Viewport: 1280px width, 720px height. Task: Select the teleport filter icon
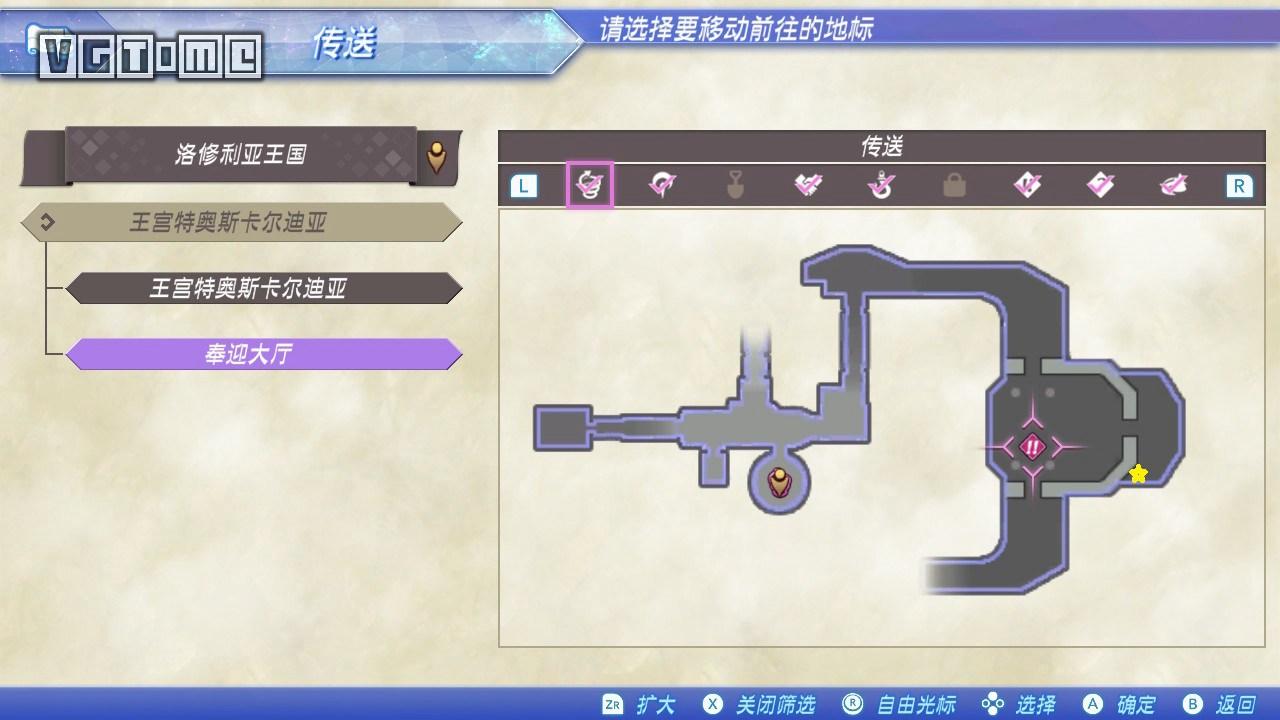click(591, 184)
